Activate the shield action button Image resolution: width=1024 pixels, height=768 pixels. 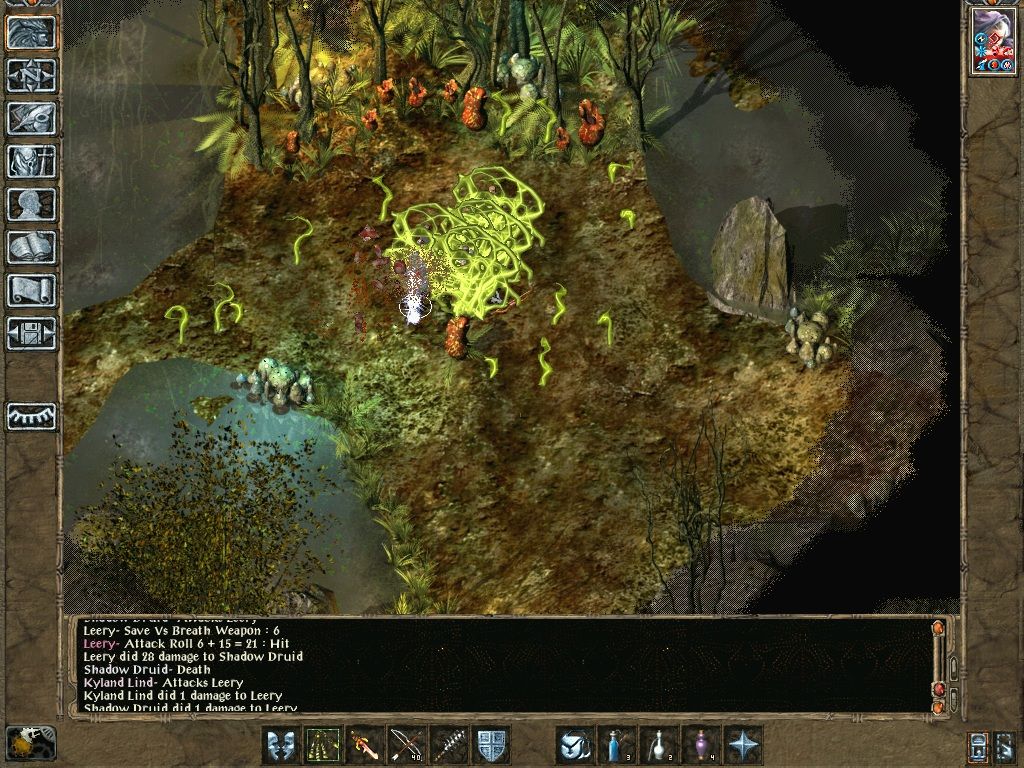point(491,745)
